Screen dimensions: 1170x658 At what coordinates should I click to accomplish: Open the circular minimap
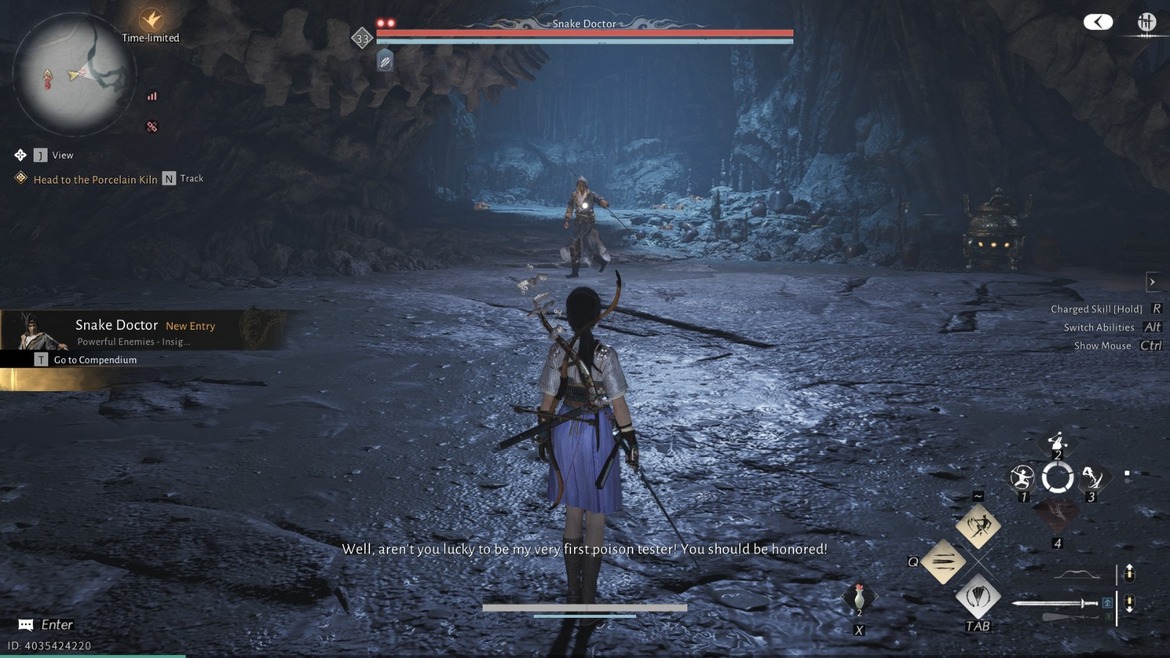(73, 75)
